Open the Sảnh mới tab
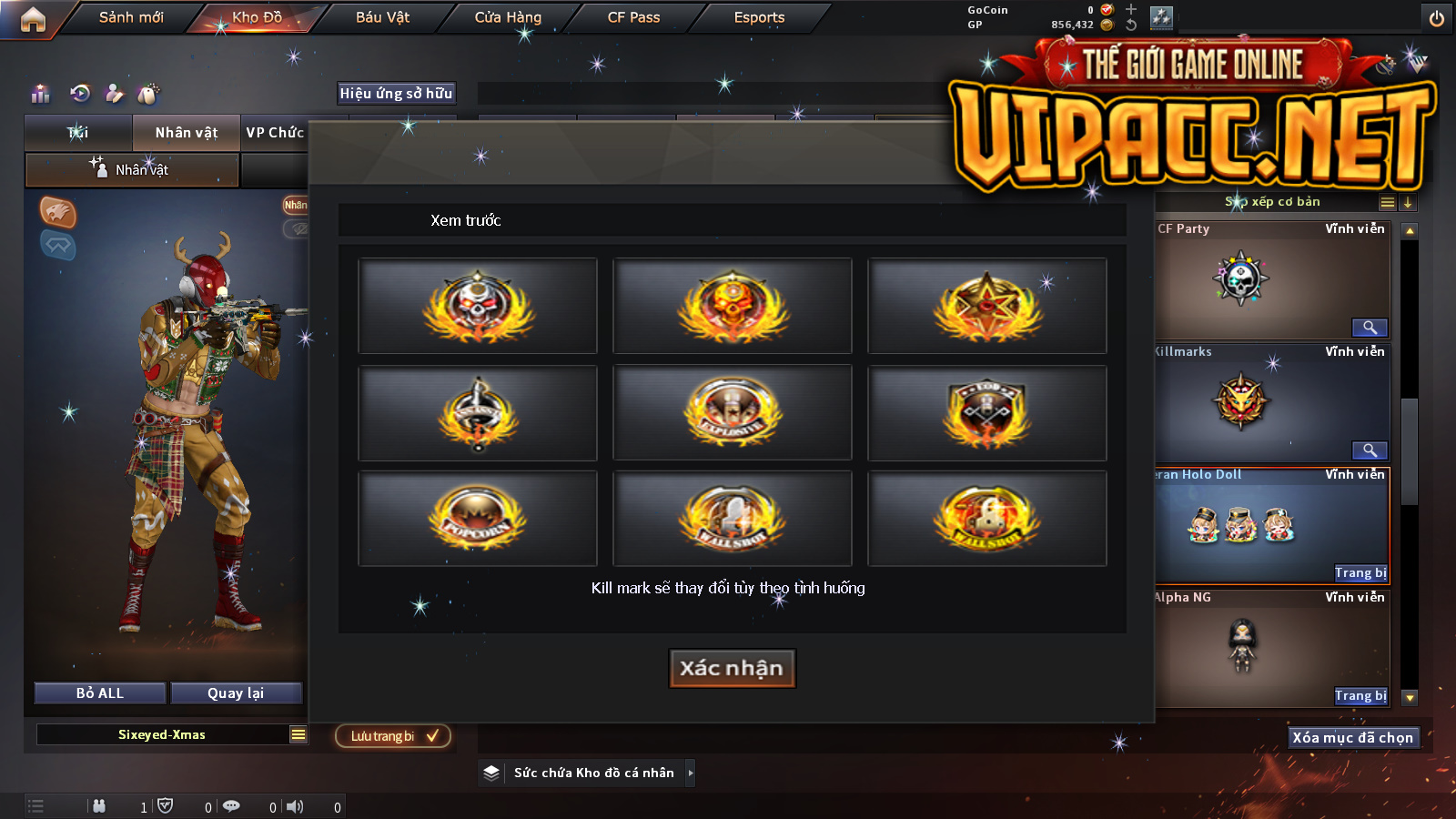Viewport: 1456px width, 819px height. coord(131,17)
